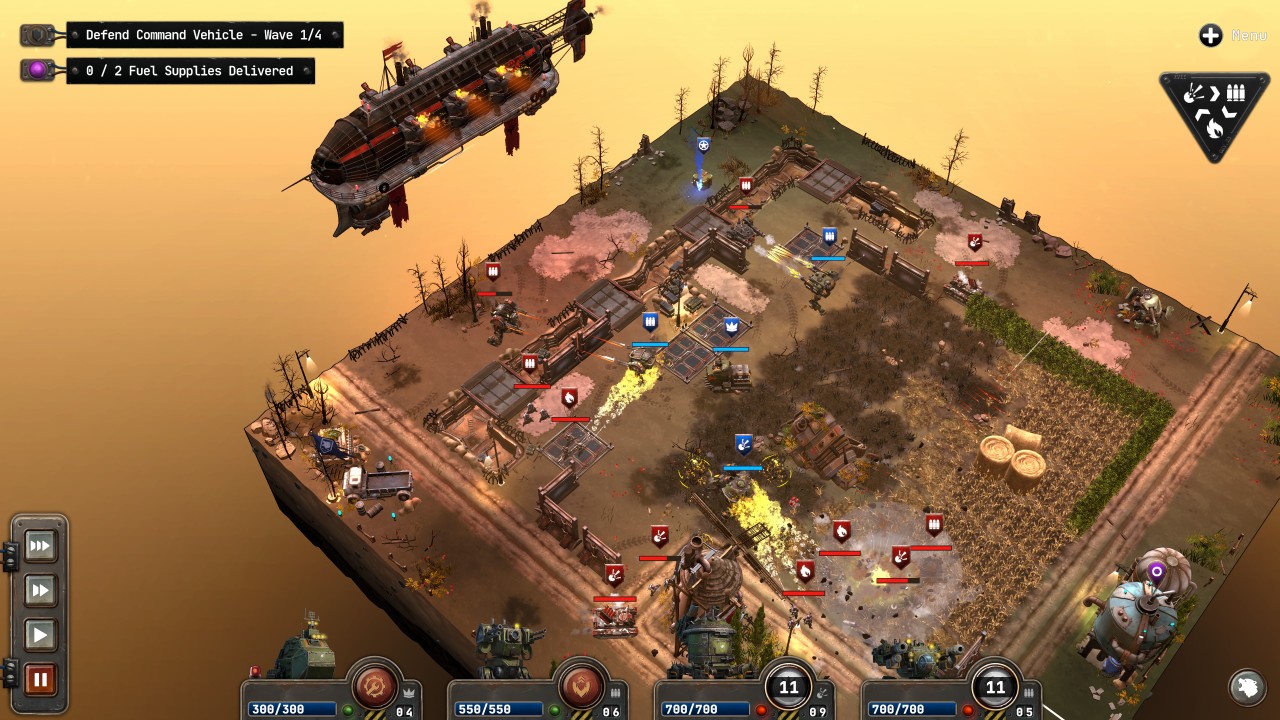Click the chevron rank icon in upgrade triangle
The width and height of the screenshot is (1280, 720).
point(1216,93)
